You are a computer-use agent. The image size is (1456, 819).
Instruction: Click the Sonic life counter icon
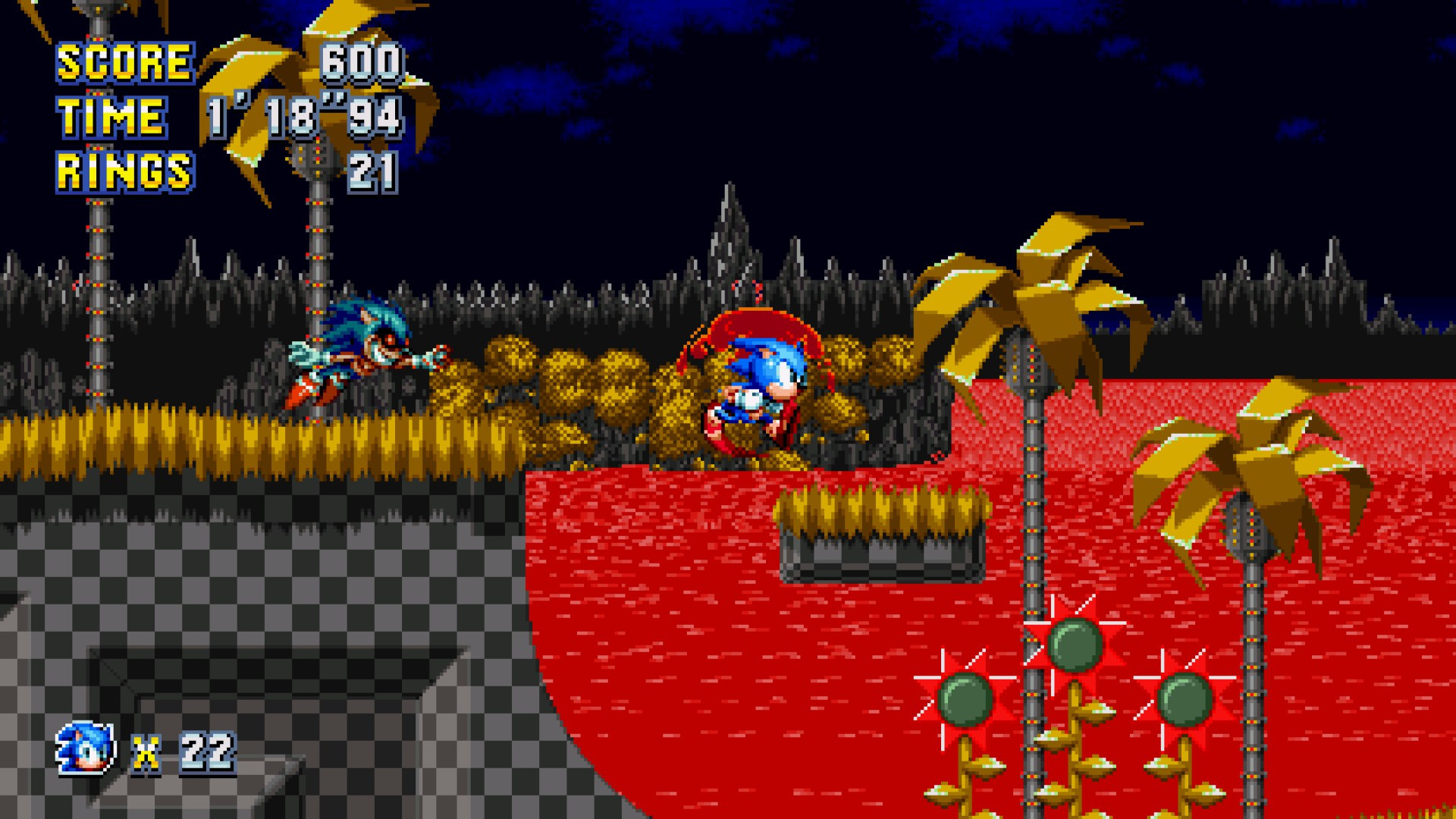pyautogui.click(x=83, y=747)
